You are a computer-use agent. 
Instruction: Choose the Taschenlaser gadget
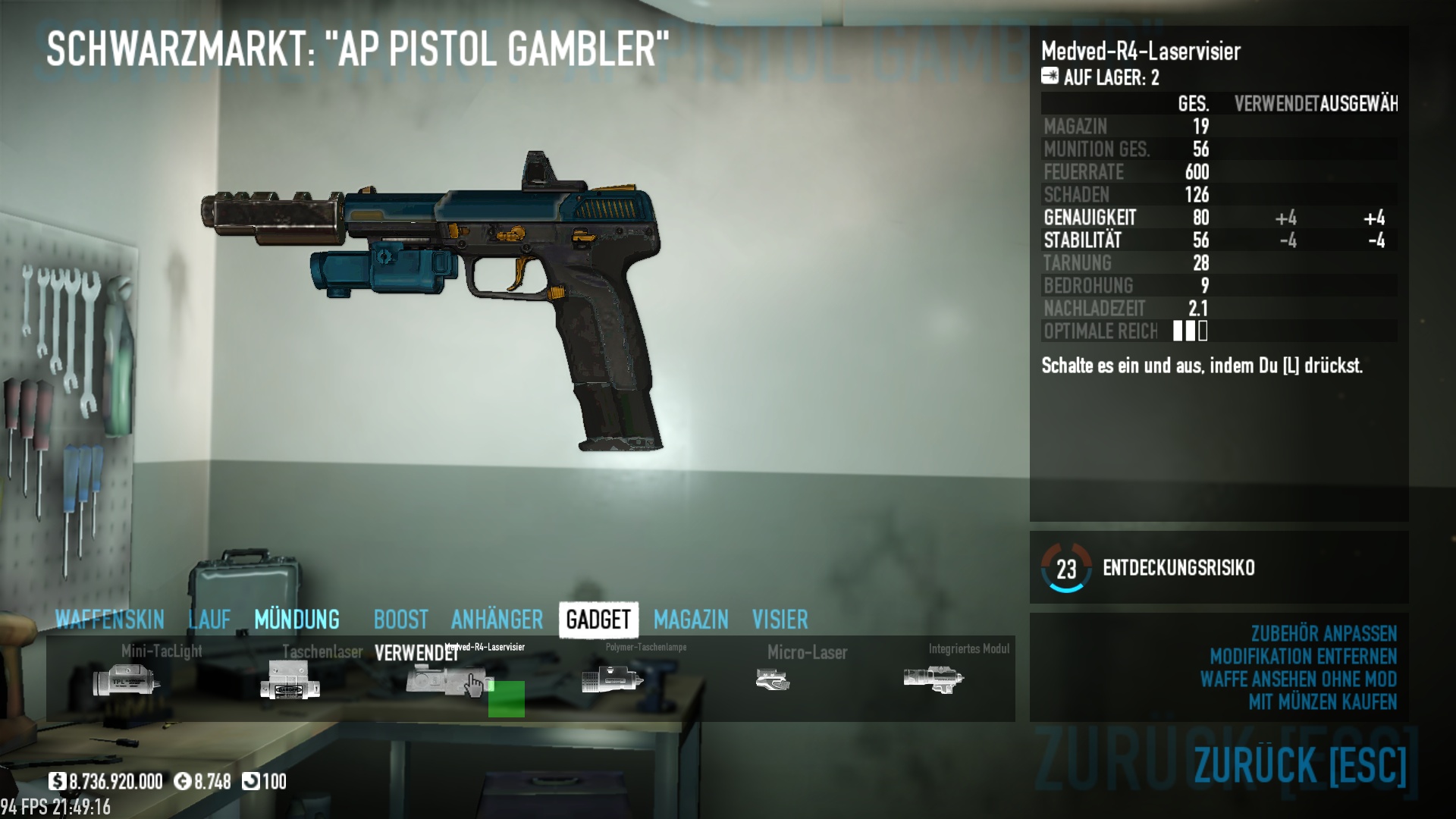[290, 679]
